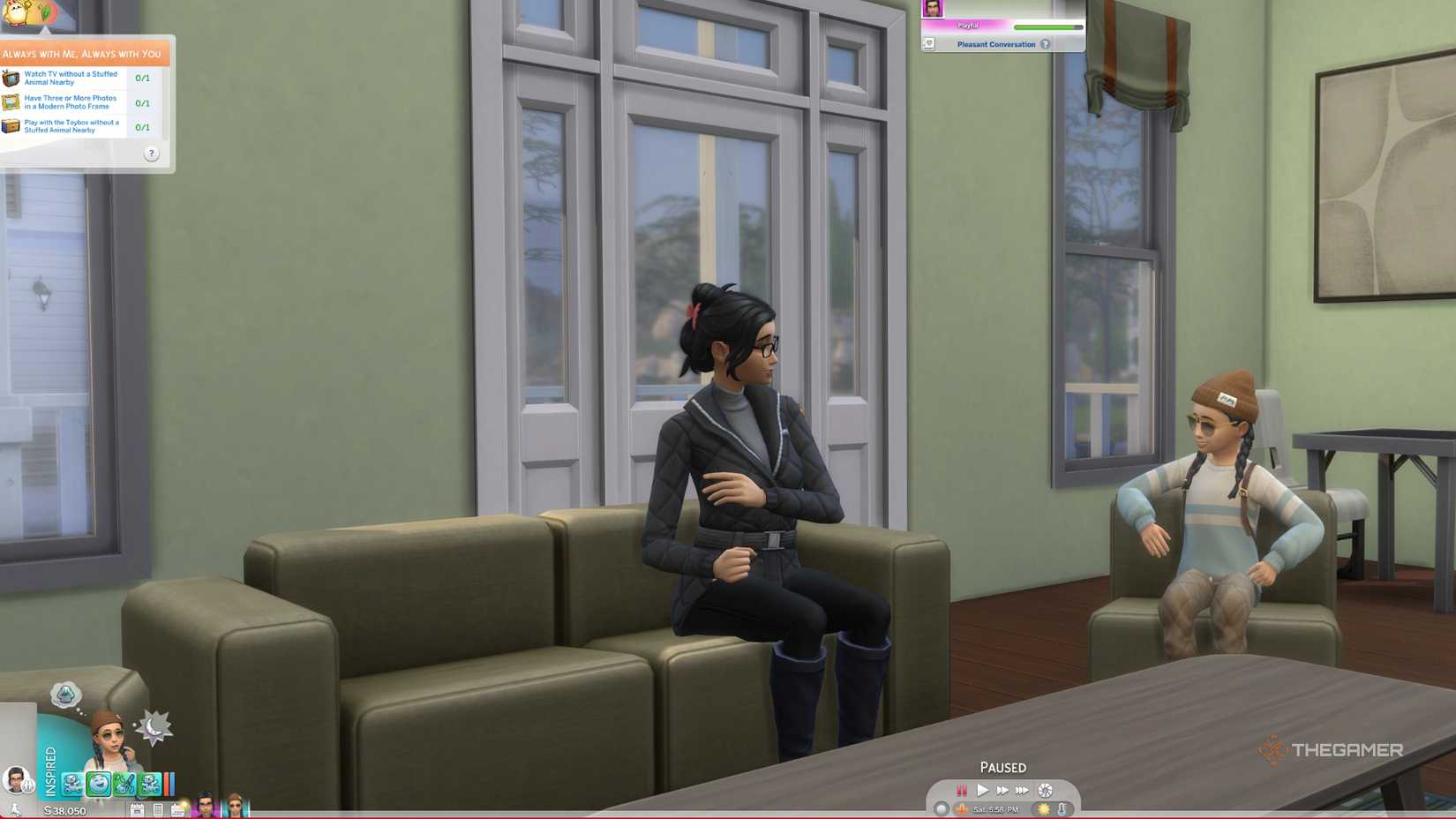Enable normal speed with the play button

(x=982, y=790)
